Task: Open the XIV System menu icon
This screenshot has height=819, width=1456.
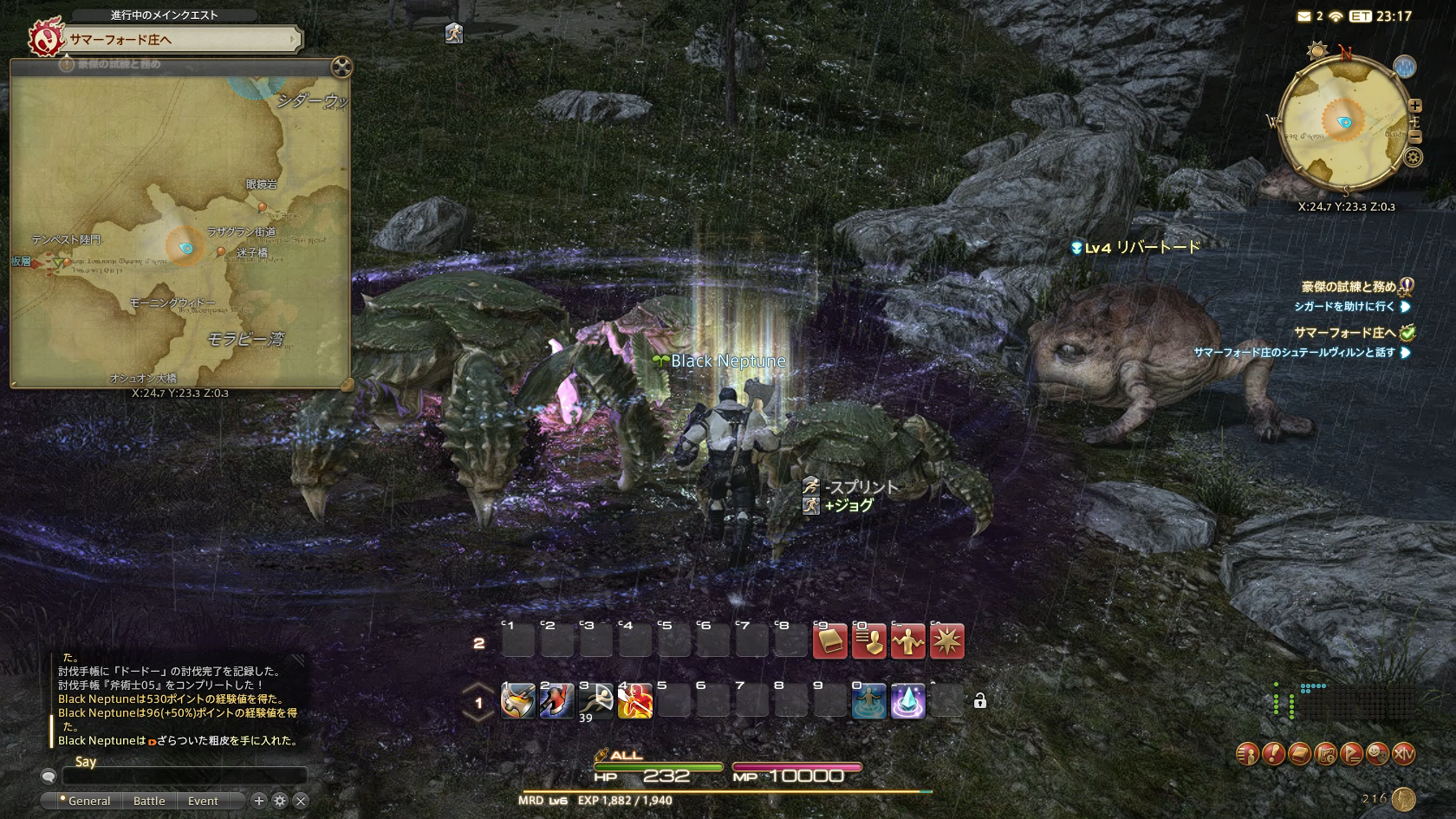Action: coord(1403,754)
